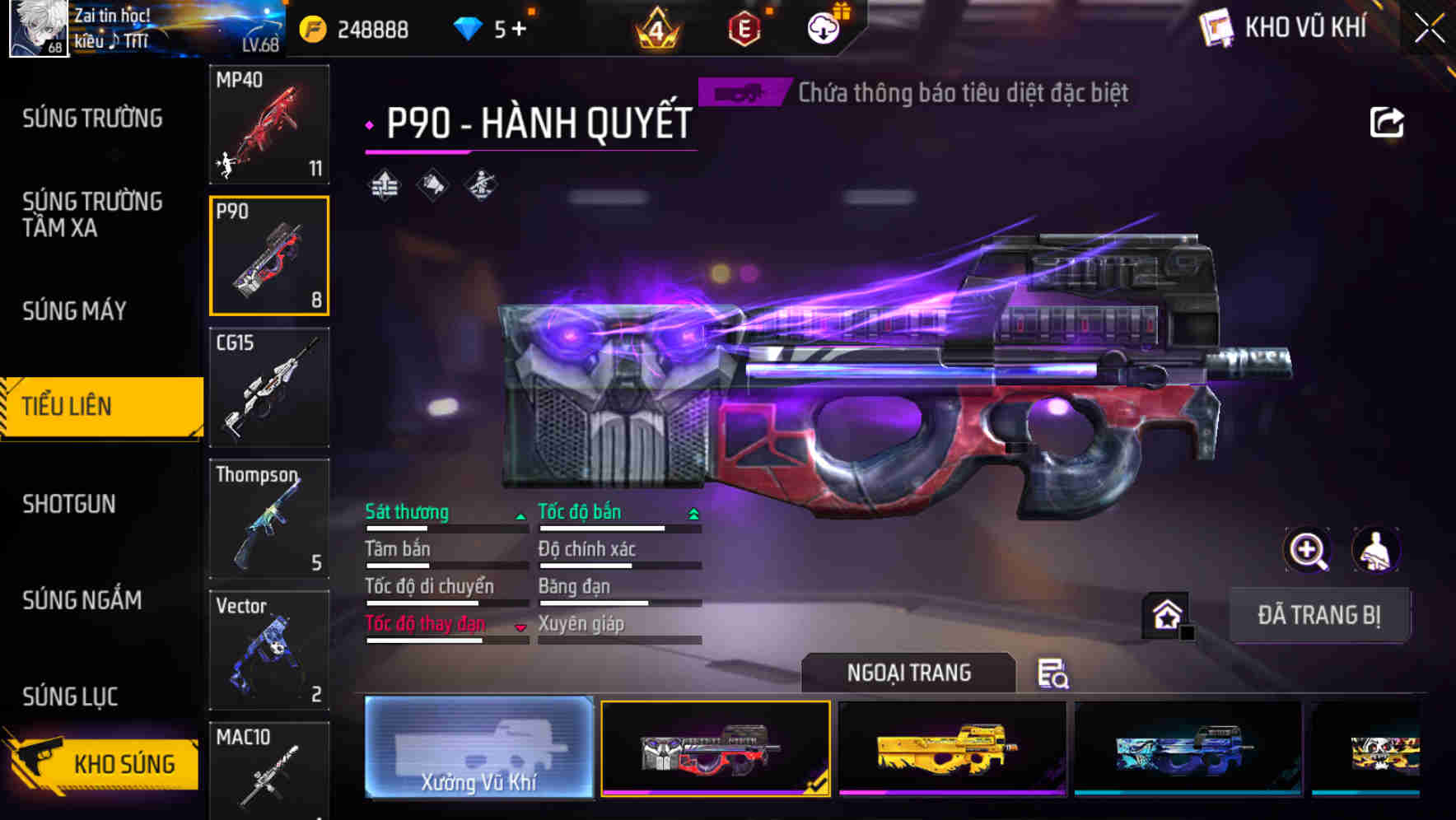Open Xưởng Vũ Khí from the skin row
The width and height of the screenshot is (1456, 820).
point(478,749)
